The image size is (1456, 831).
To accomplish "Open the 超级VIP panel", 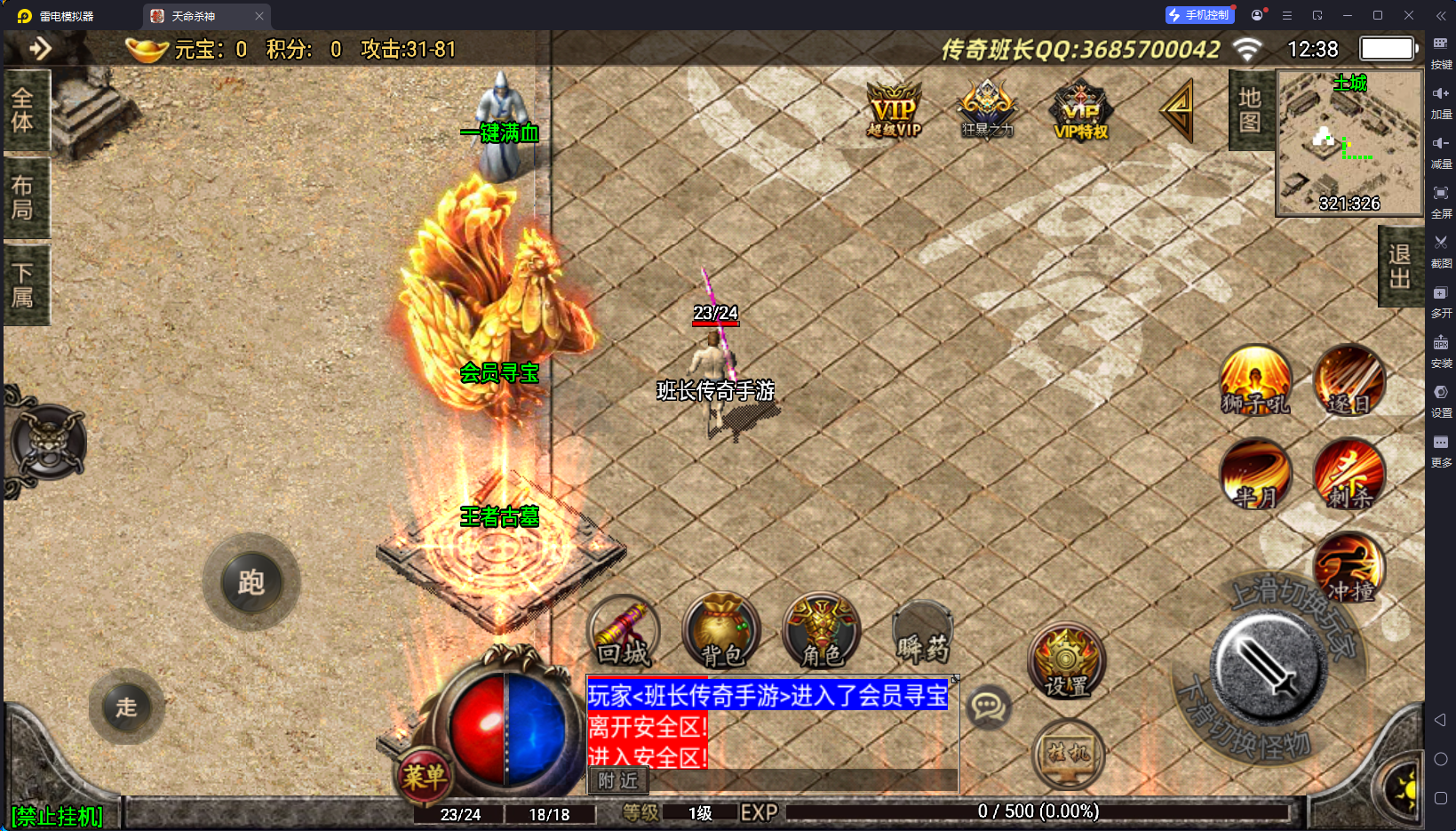I will (894, 108).
